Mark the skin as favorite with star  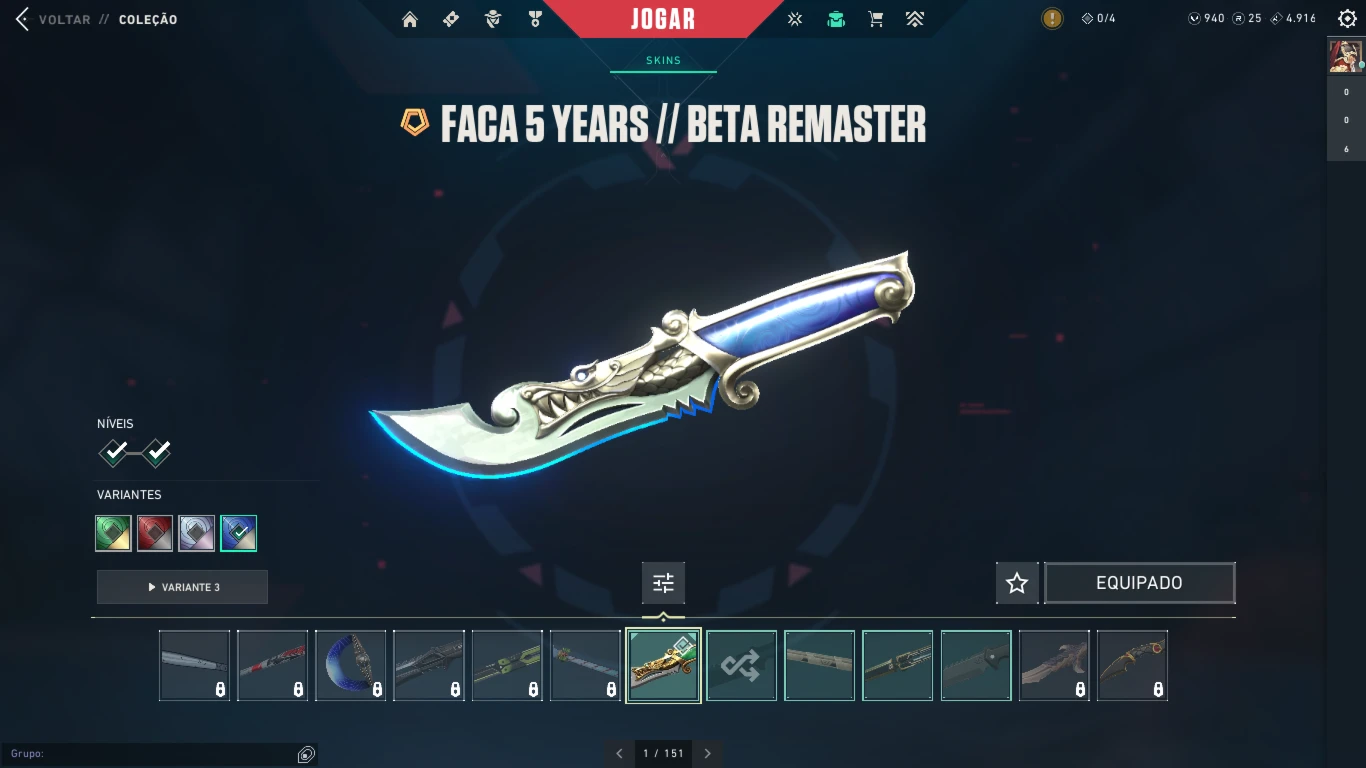tap(1017, 583)
